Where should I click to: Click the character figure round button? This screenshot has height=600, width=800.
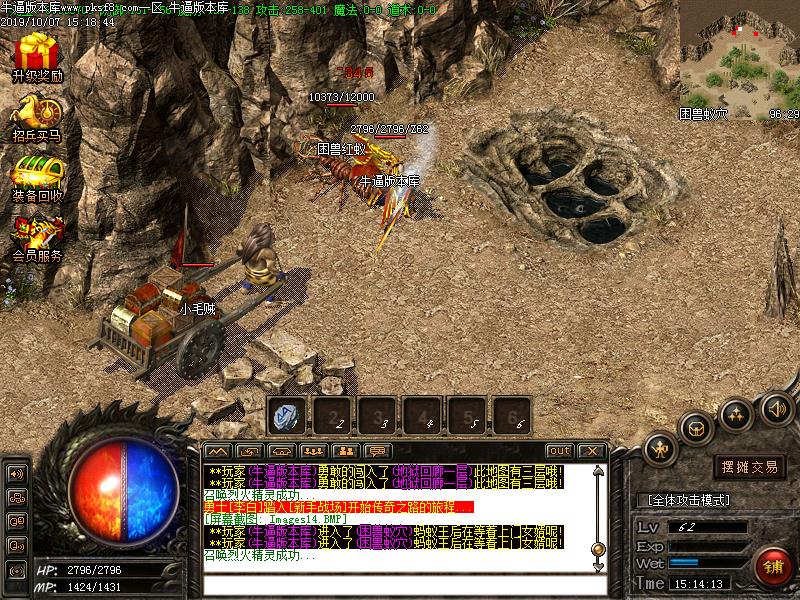pyautogui.click(x=661, y=450)
